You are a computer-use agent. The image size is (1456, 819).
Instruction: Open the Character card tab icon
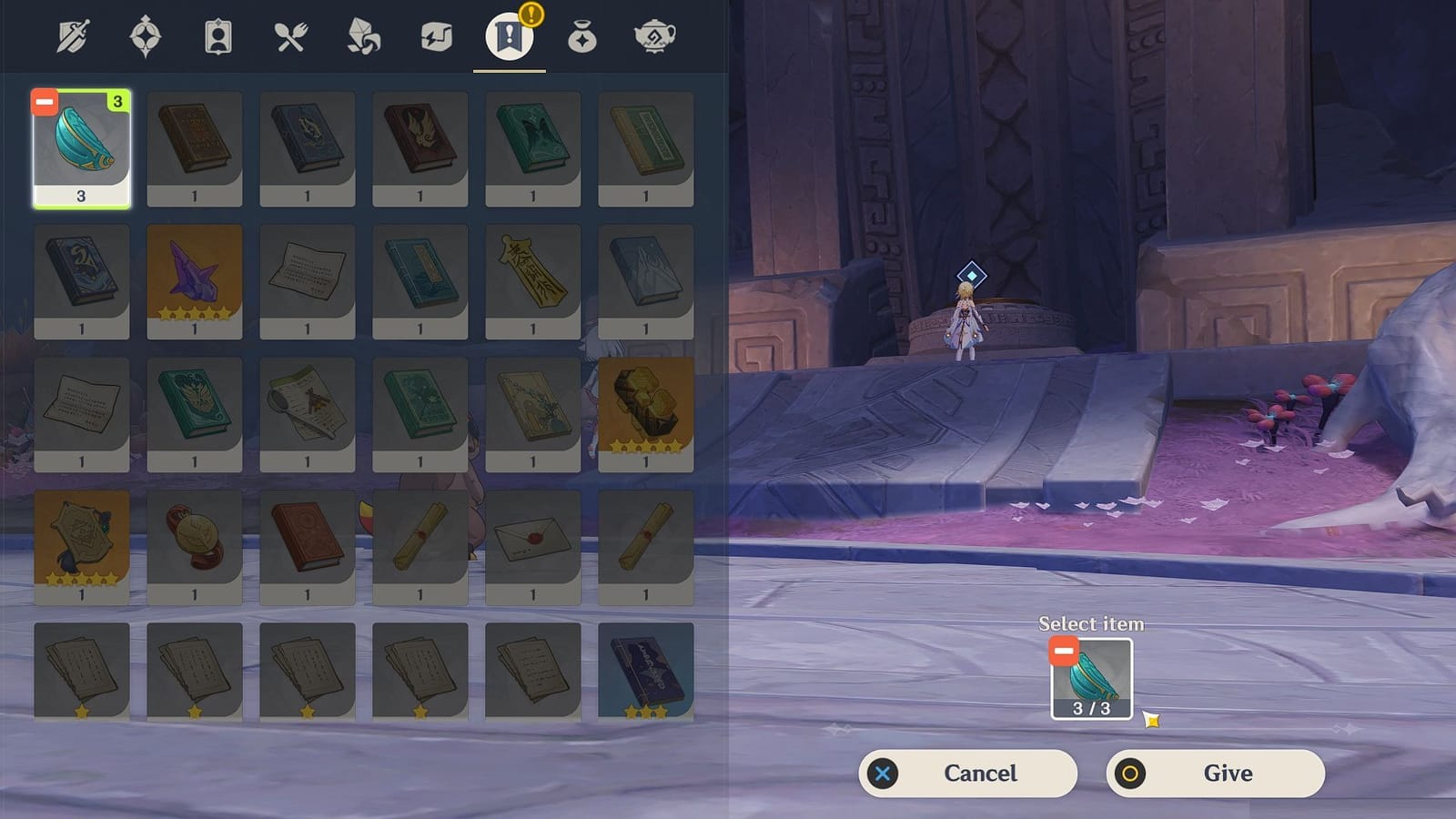(x=218, y=36)
